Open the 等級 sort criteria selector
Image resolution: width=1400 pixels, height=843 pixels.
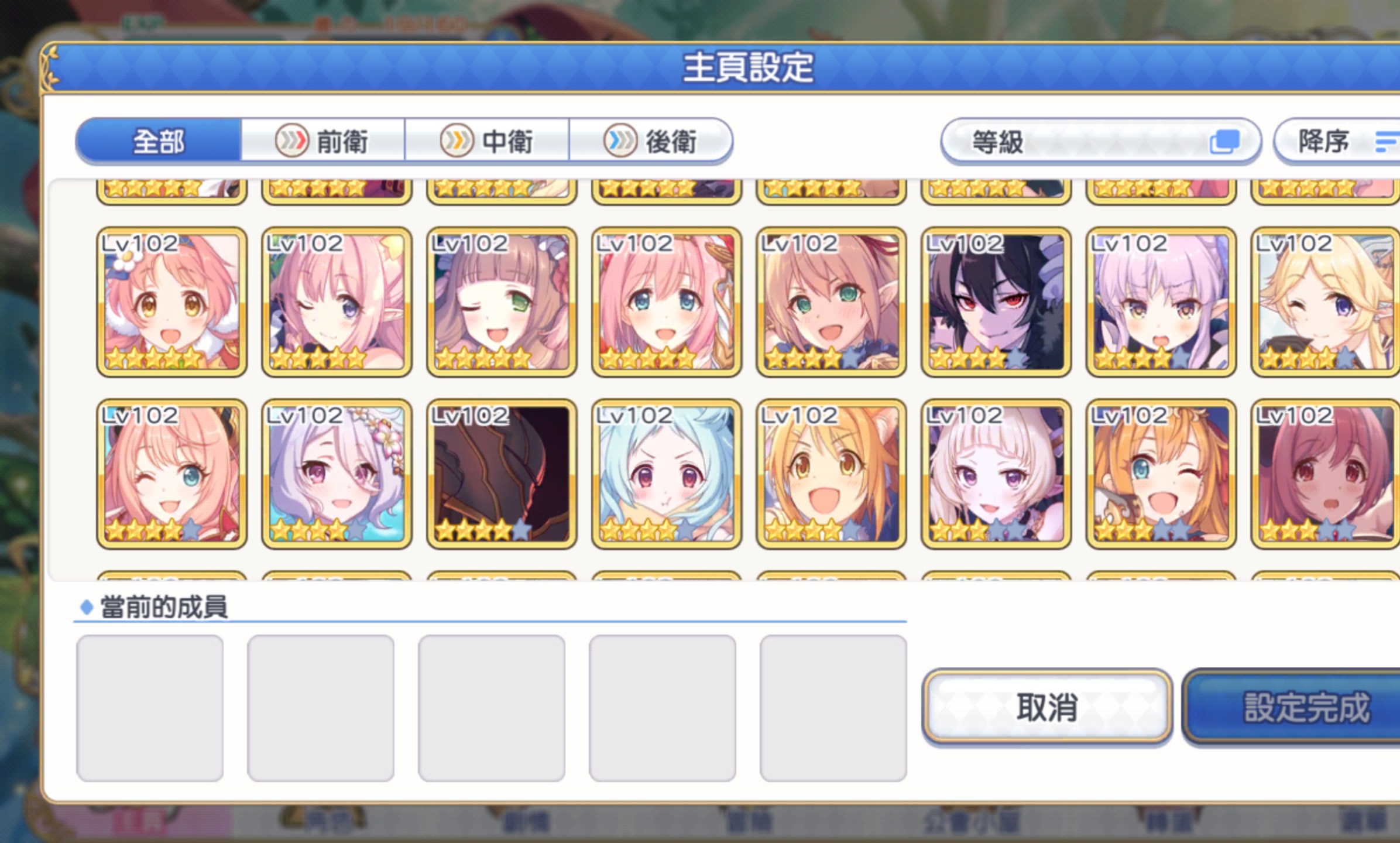tap(1100, 141)
